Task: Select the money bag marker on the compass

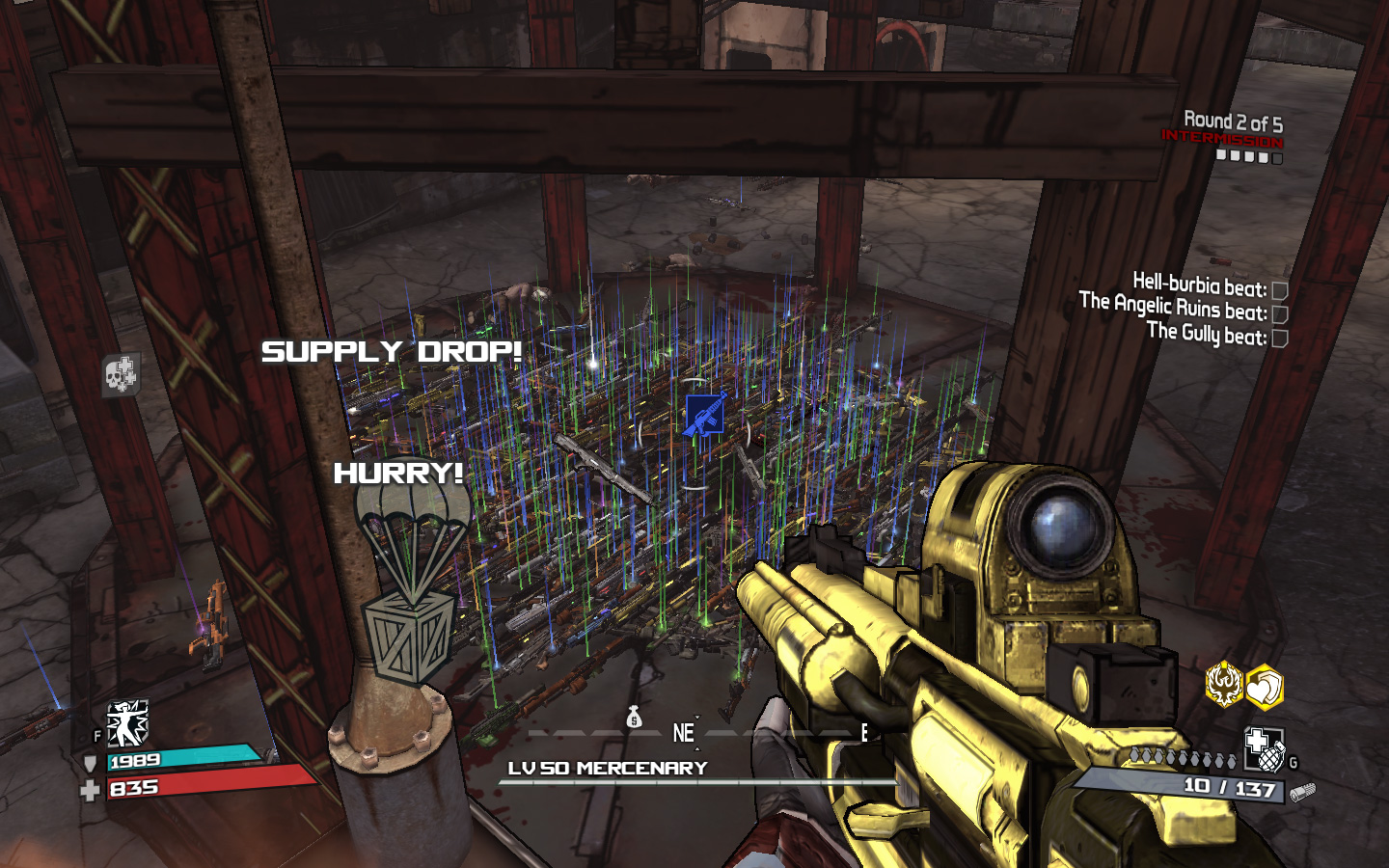Action: (634, 717)
